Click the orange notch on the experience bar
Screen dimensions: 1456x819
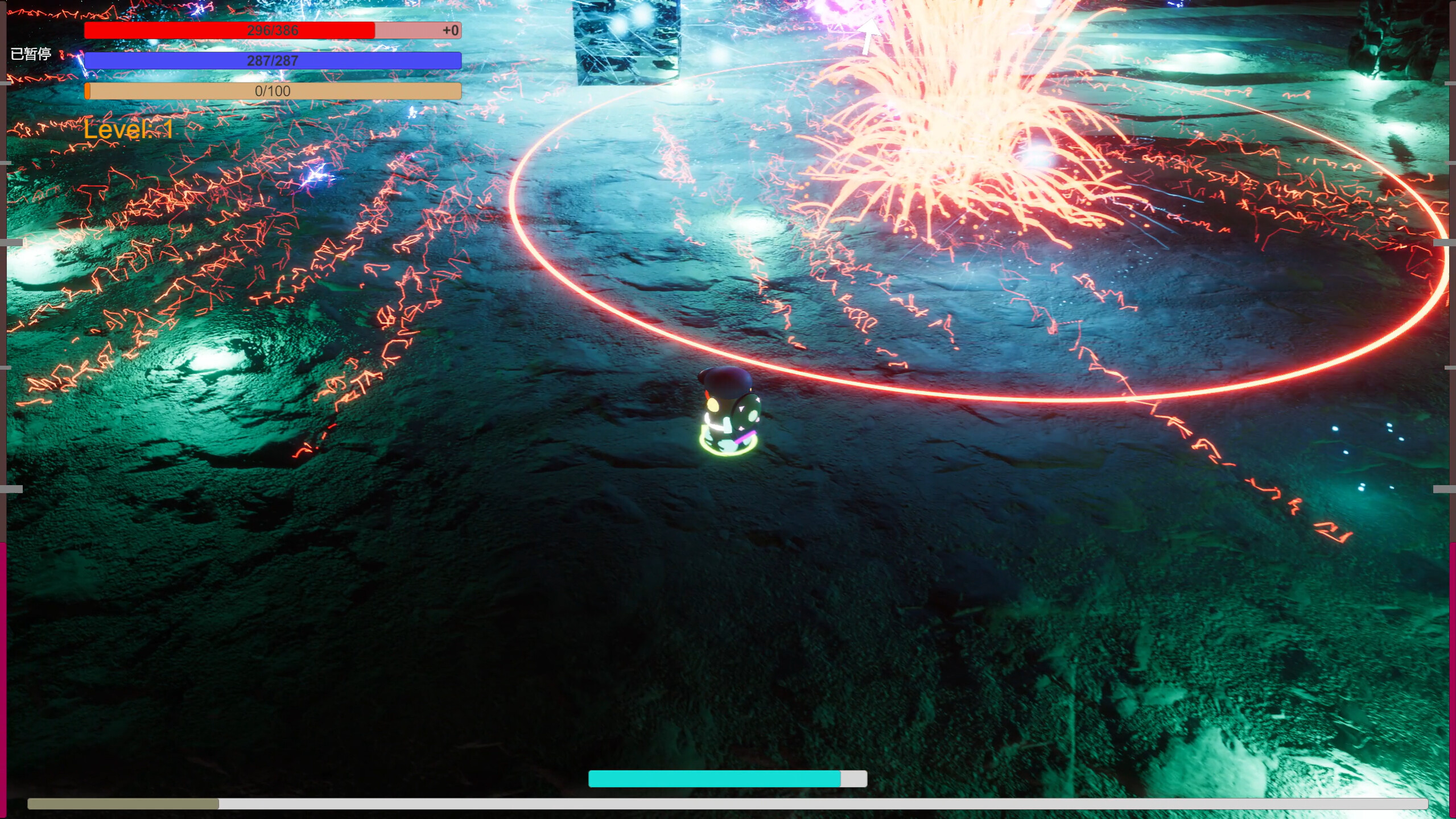(x=89, y=90)
